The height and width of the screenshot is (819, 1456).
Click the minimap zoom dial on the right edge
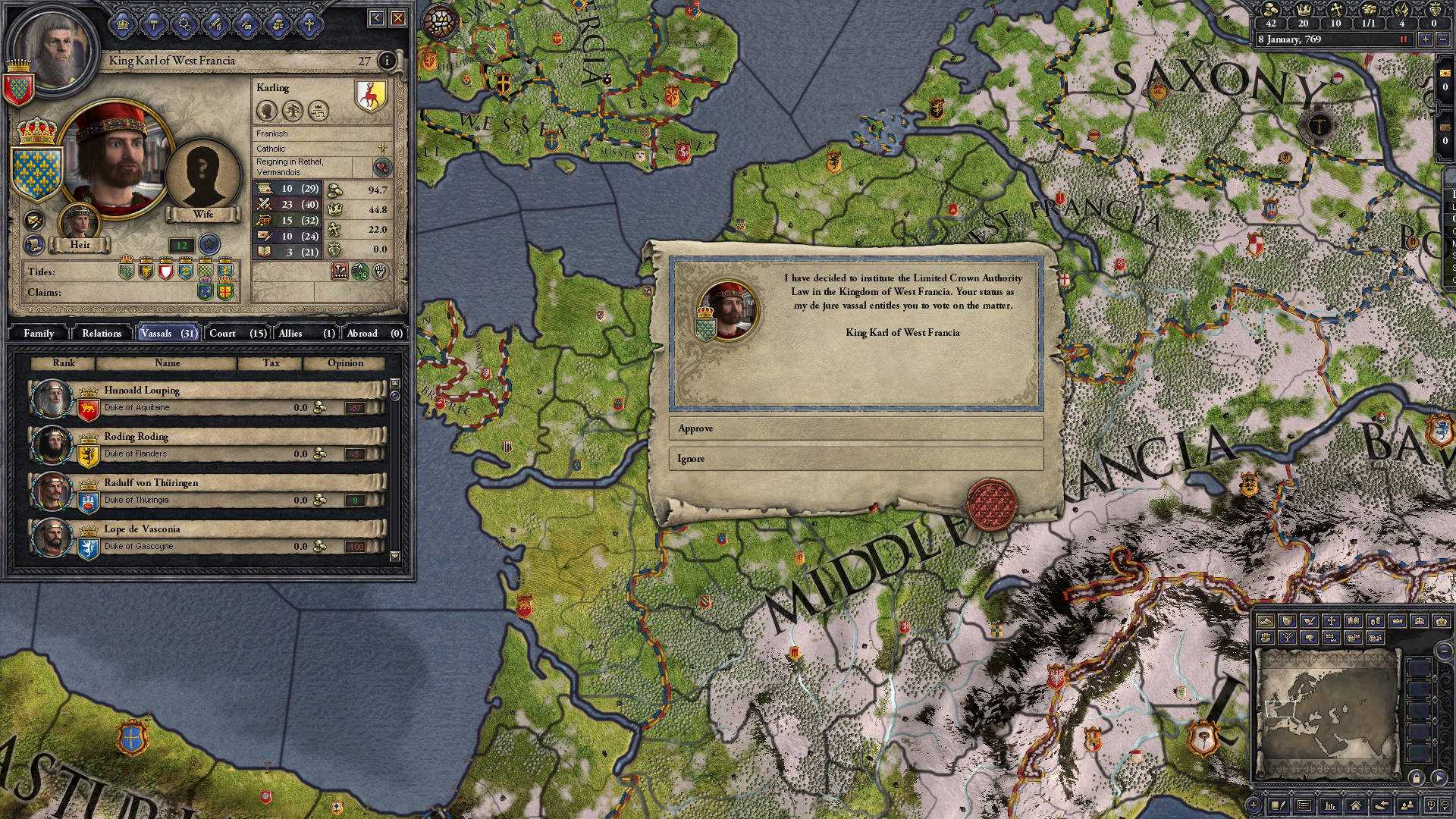[1445, 649]
